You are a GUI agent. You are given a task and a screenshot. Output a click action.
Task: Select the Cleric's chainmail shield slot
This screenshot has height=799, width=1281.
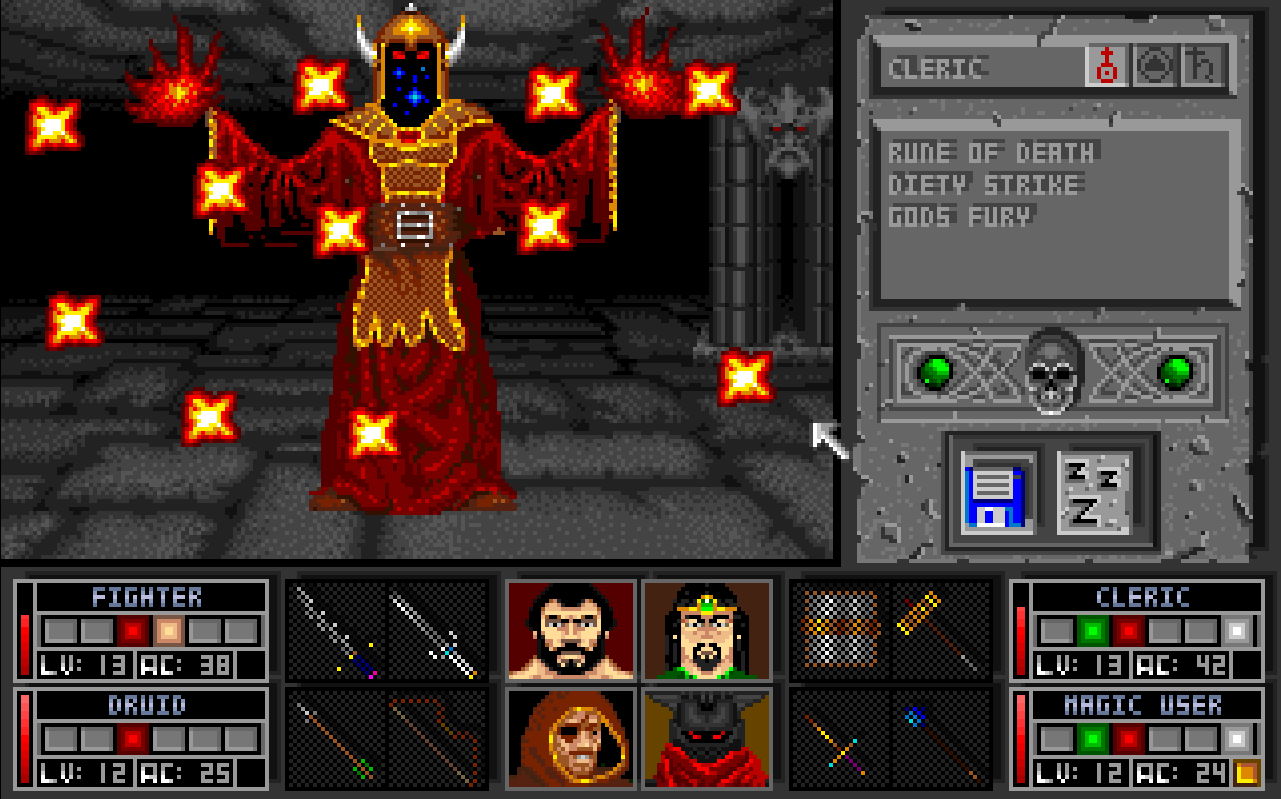(x=840, y=630)
